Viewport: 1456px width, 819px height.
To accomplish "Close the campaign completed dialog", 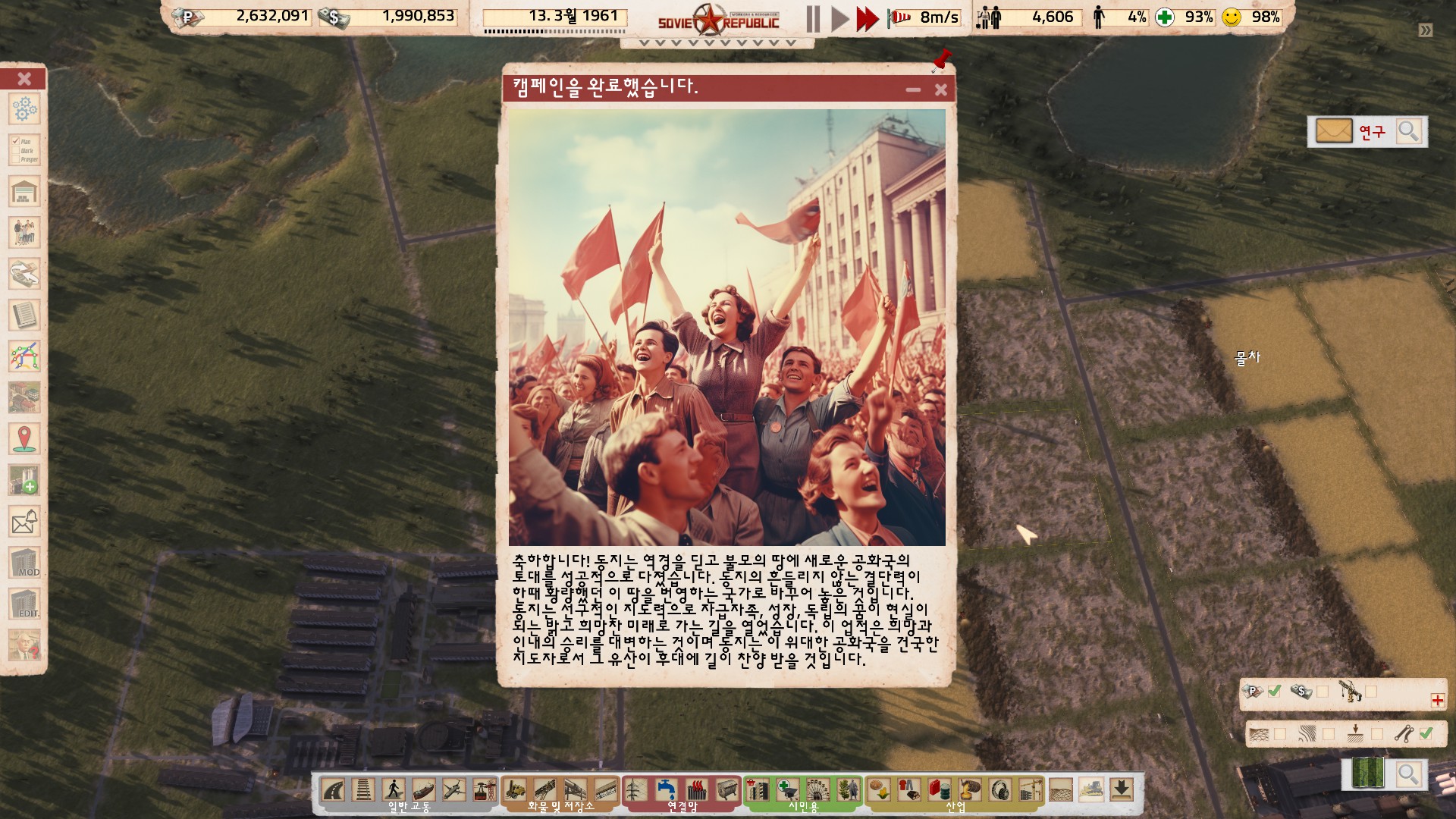I will coord(940,89).
